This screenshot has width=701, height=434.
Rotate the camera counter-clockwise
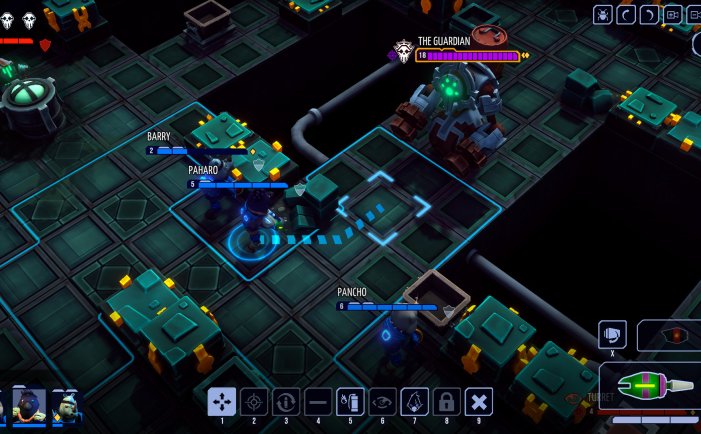626,14
